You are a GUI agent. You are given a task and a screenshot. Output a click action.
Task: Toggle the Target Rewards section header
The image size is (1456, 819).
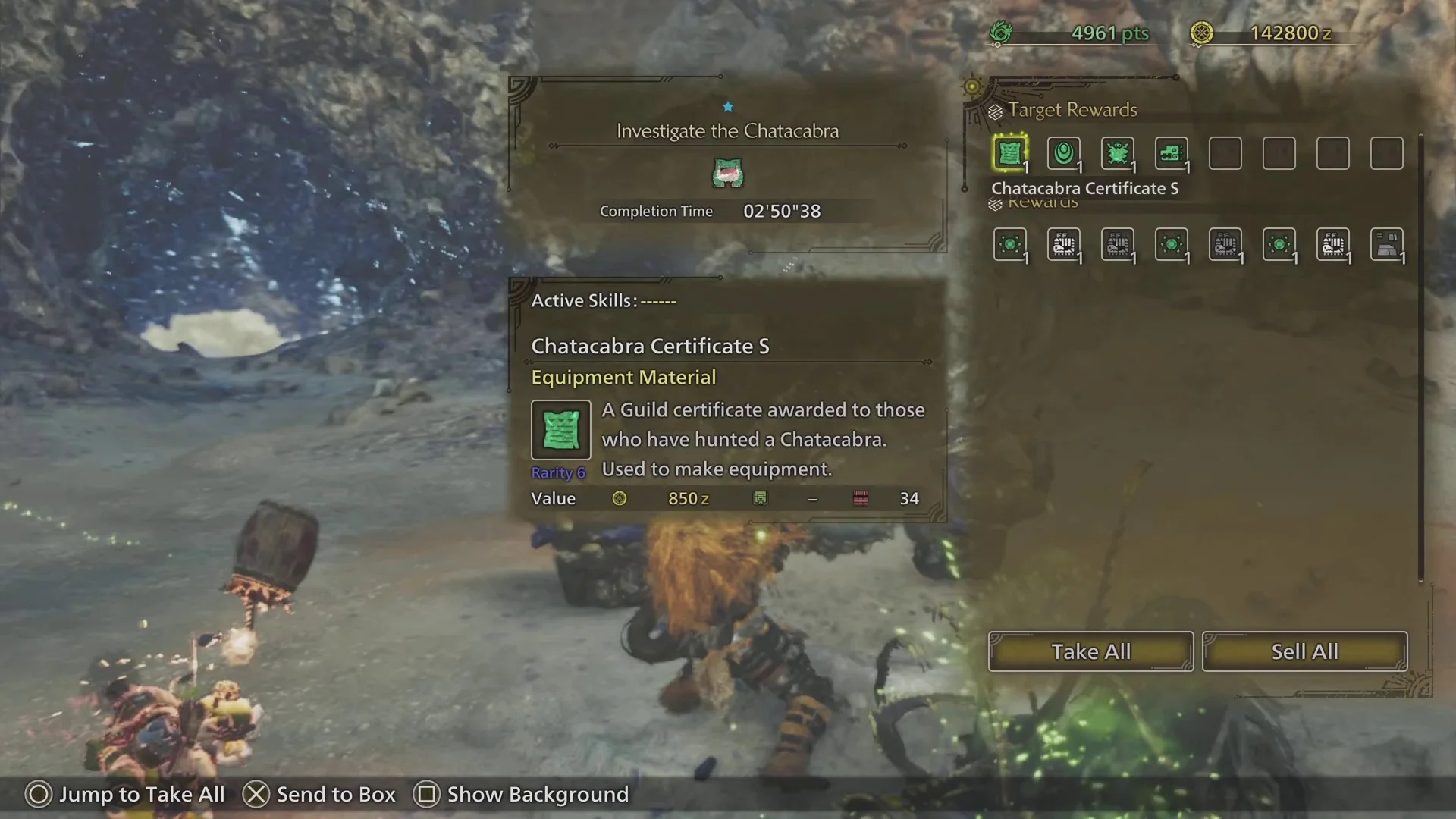1074,109
